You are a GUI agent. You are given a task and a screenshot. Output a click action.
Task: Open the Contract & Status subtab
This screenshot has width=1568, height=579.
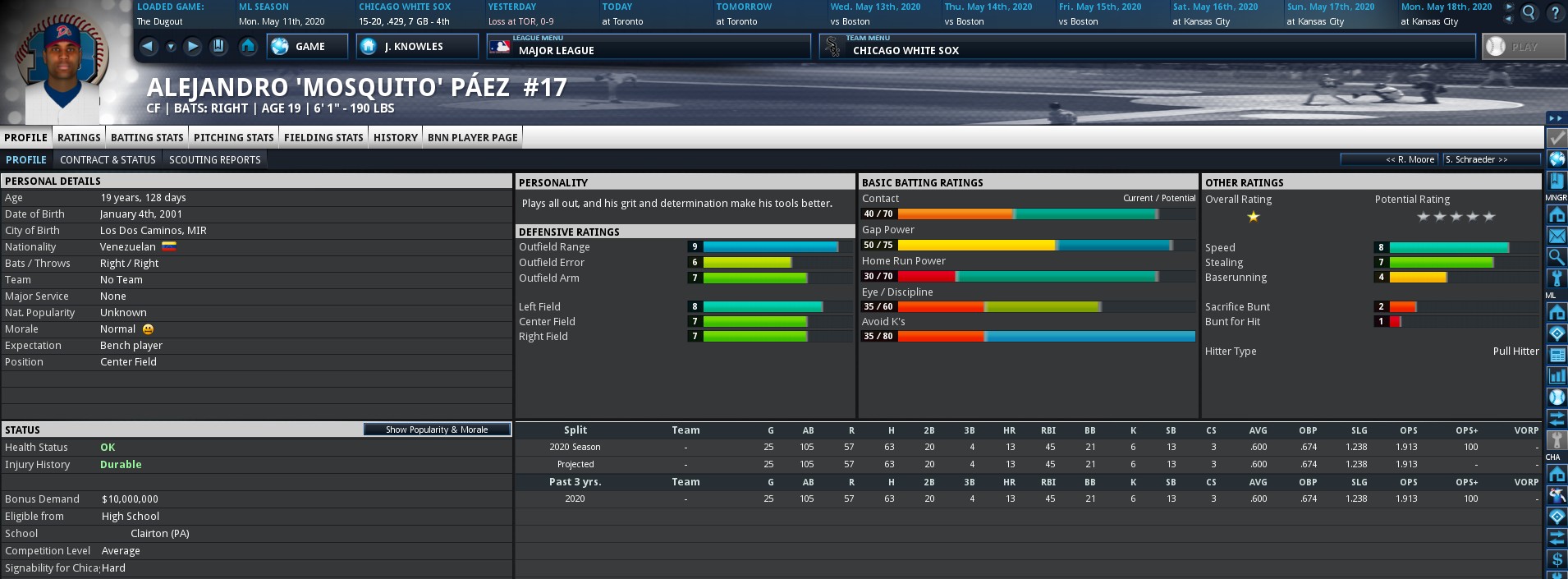108,160
